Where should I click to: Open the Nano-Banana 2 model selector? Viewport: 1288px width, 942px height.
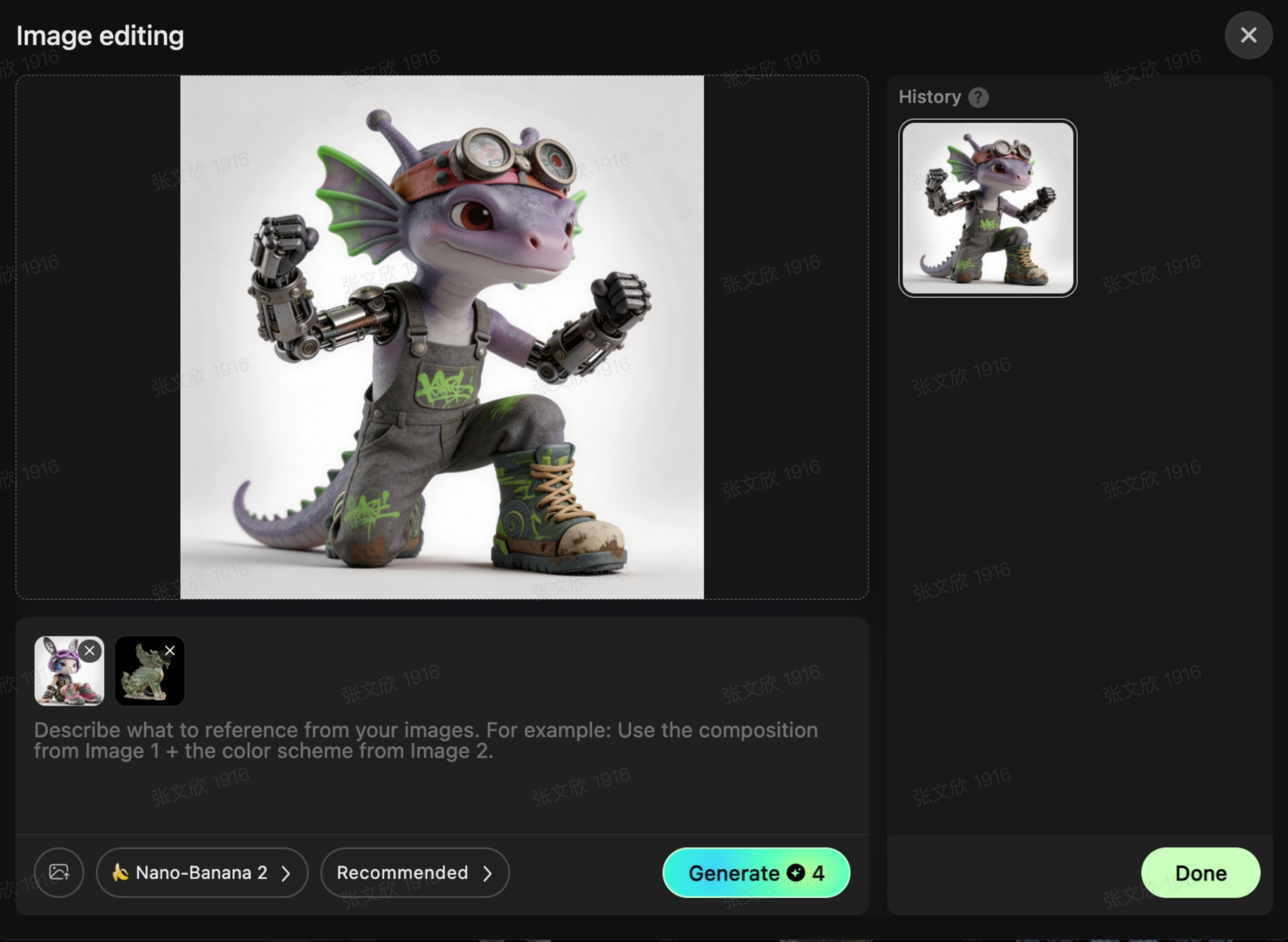click(x=202, y=872)
